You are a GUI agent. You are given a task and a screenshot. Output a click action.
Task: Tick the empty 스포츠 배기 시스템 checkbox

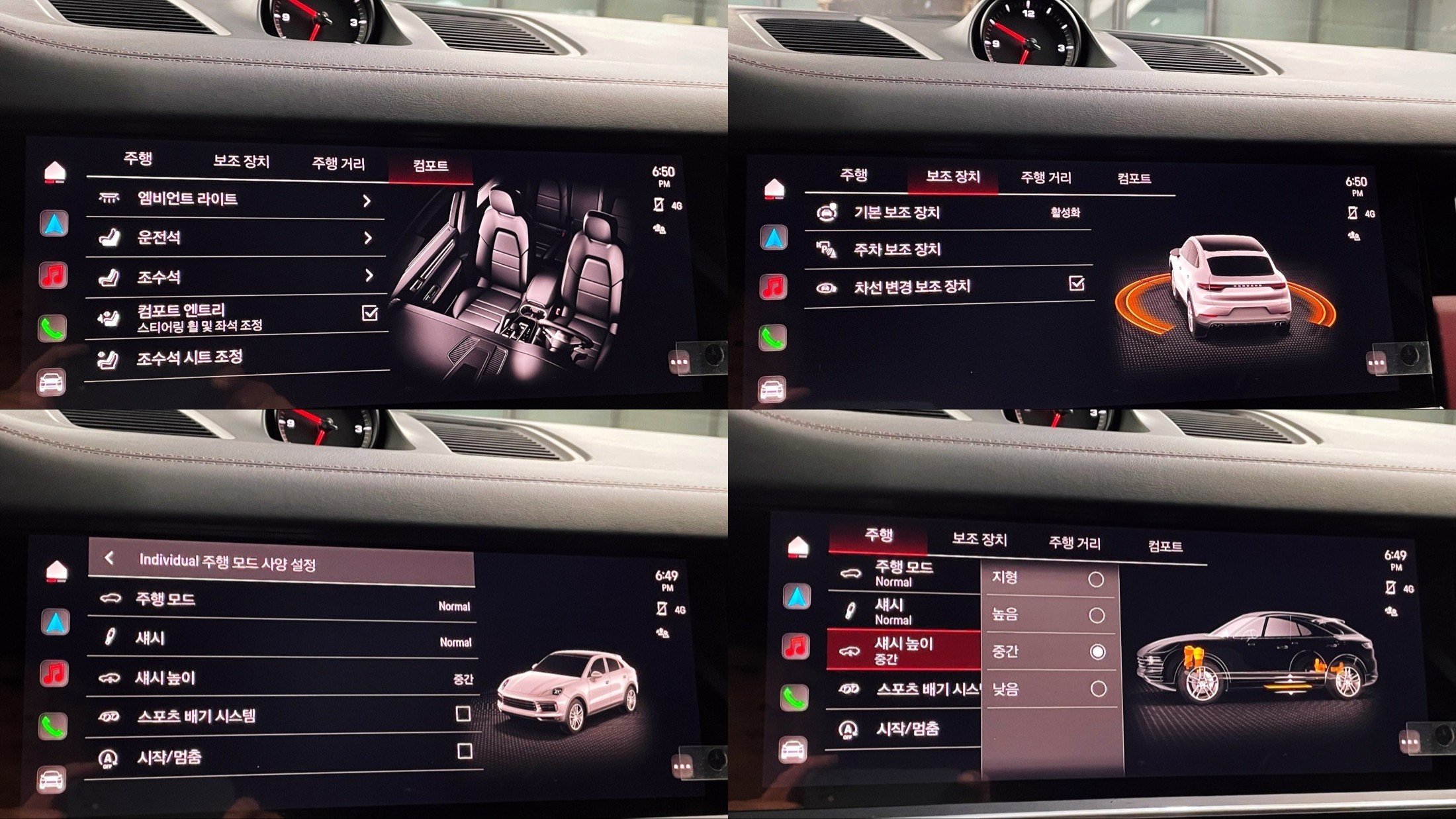point(463,714)
